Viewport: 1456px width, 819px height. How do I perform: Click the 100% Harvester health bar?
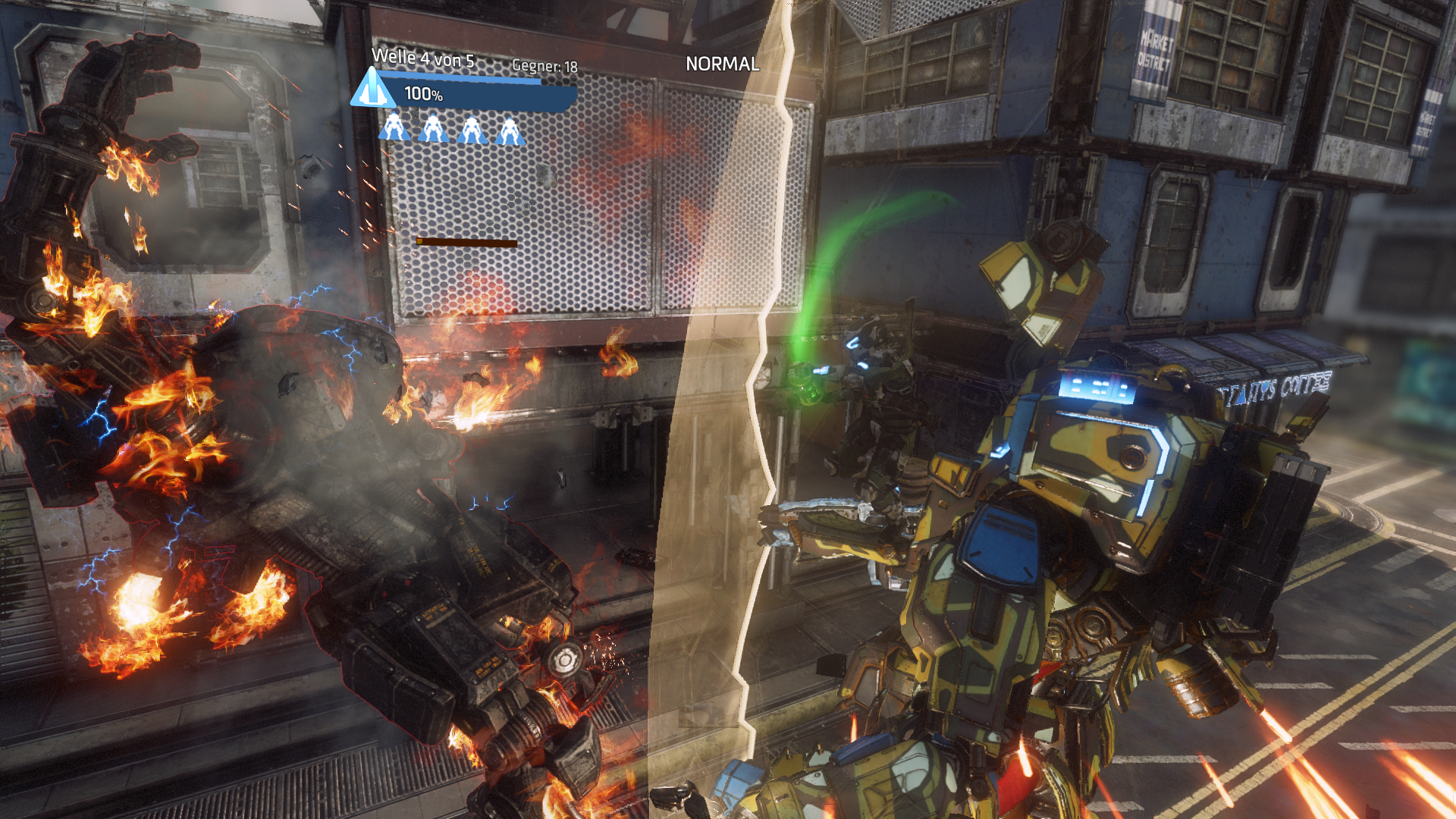coord(485,95)
